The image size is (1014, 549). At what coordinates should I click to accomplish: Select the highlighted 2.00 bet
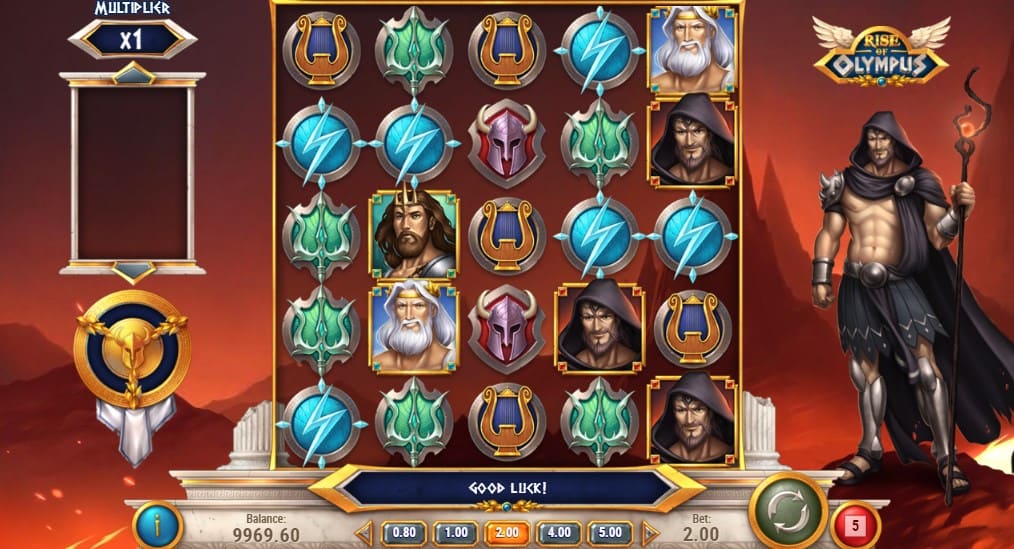[507, 531]
